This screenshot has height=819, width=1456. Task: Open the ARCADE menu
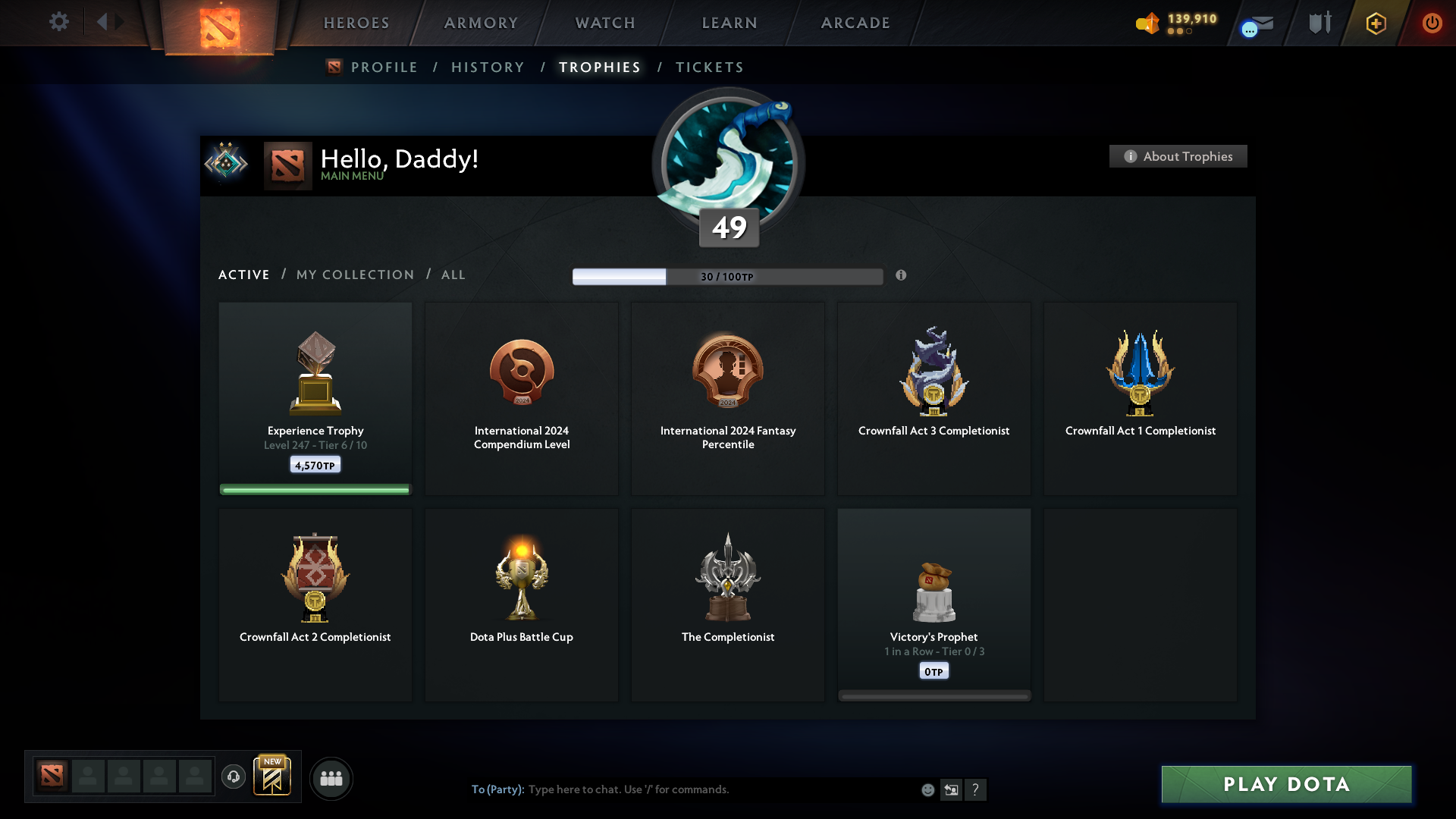click(855, 23)
